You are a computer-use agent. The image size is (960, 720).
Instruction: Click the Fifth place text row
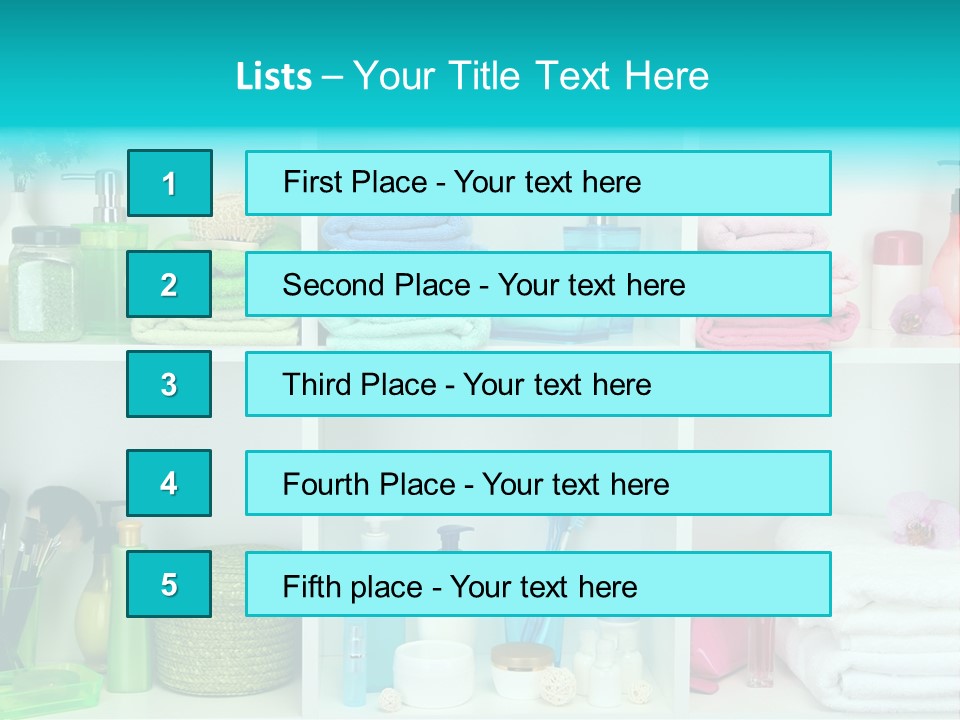point(538,584)
